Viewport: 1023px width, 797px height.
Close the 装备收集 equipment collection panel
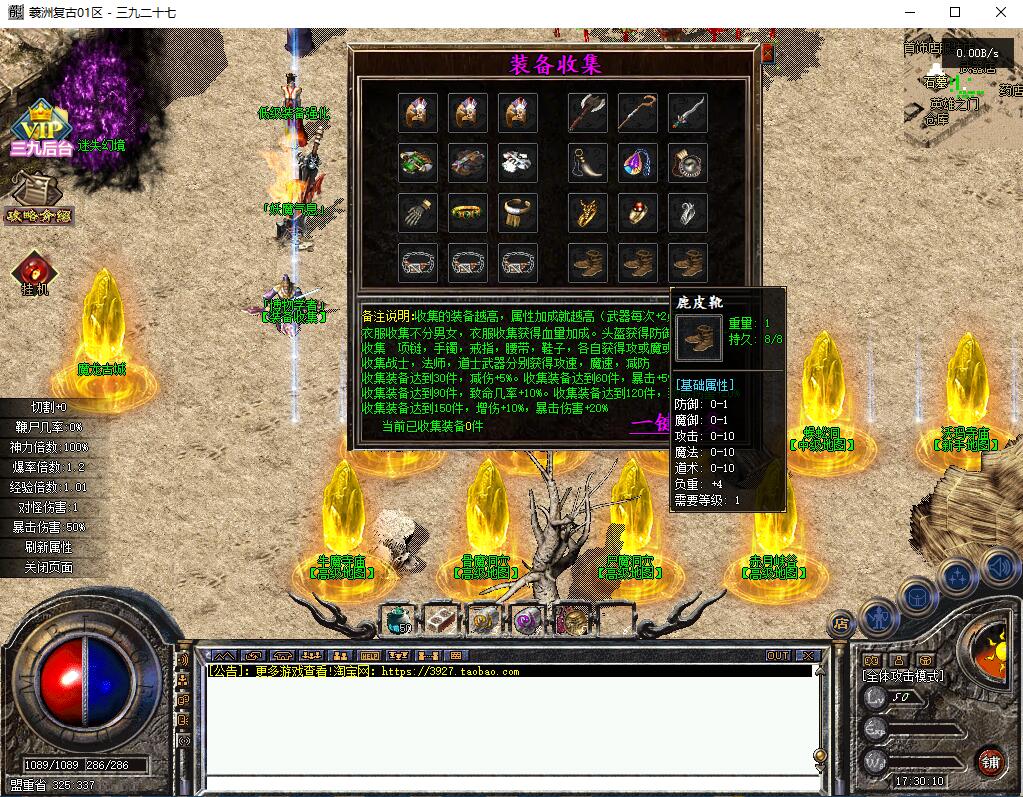pos(767,52)
